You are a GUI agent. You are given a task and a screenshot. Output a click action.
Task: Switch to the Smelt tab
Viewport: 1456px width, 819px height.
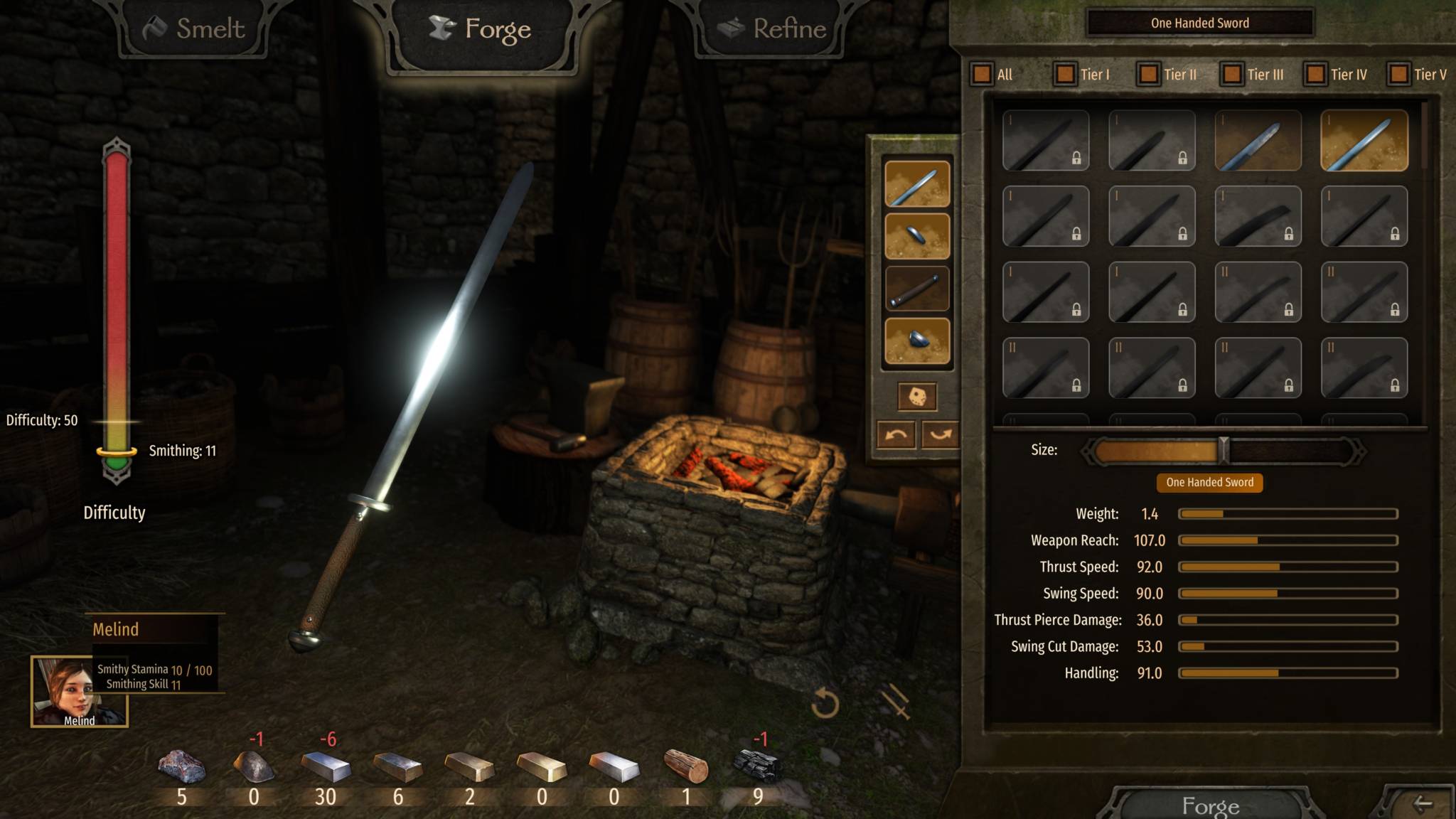(x=194, y=29)
